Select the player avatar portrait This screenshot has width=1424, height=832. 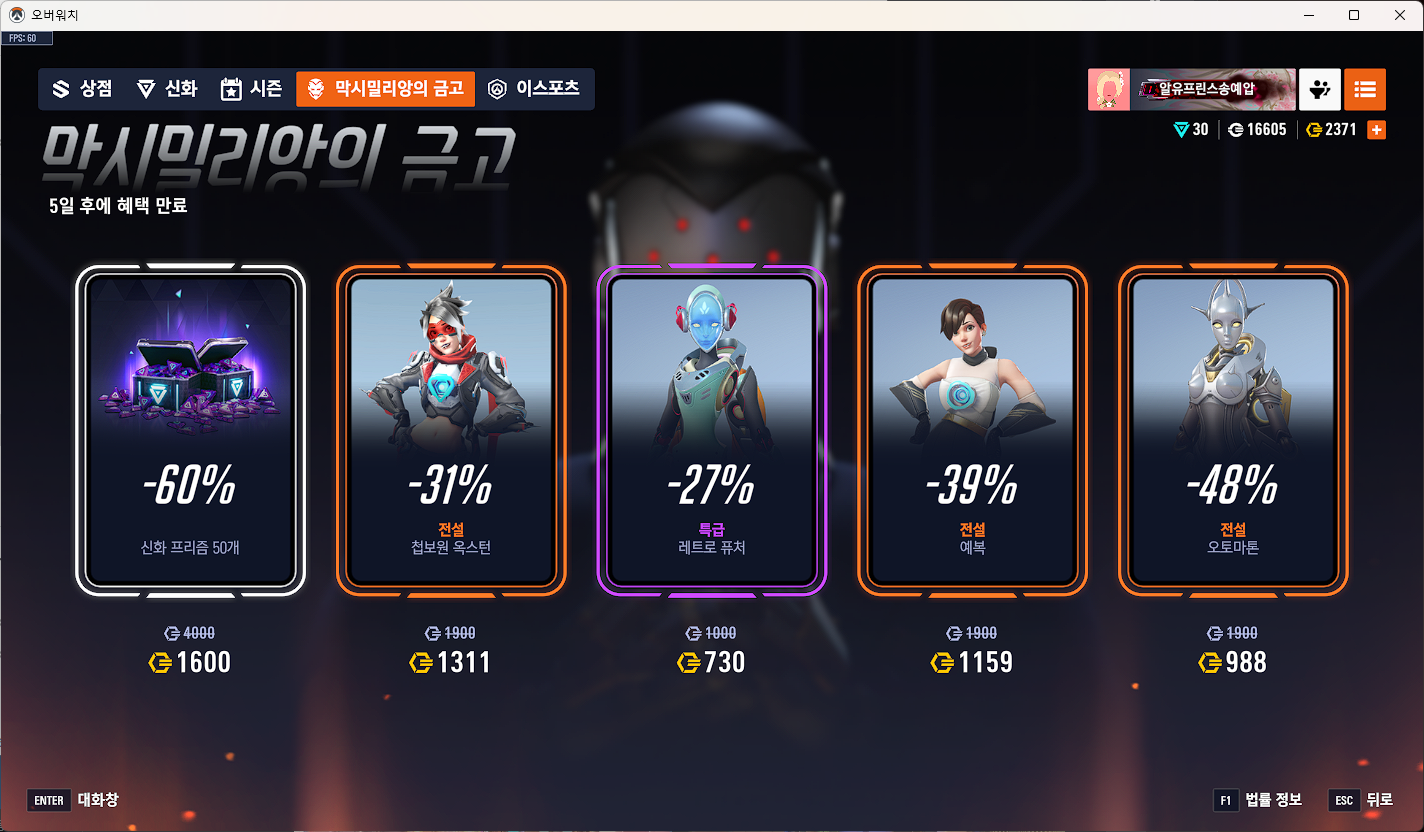1109,88
